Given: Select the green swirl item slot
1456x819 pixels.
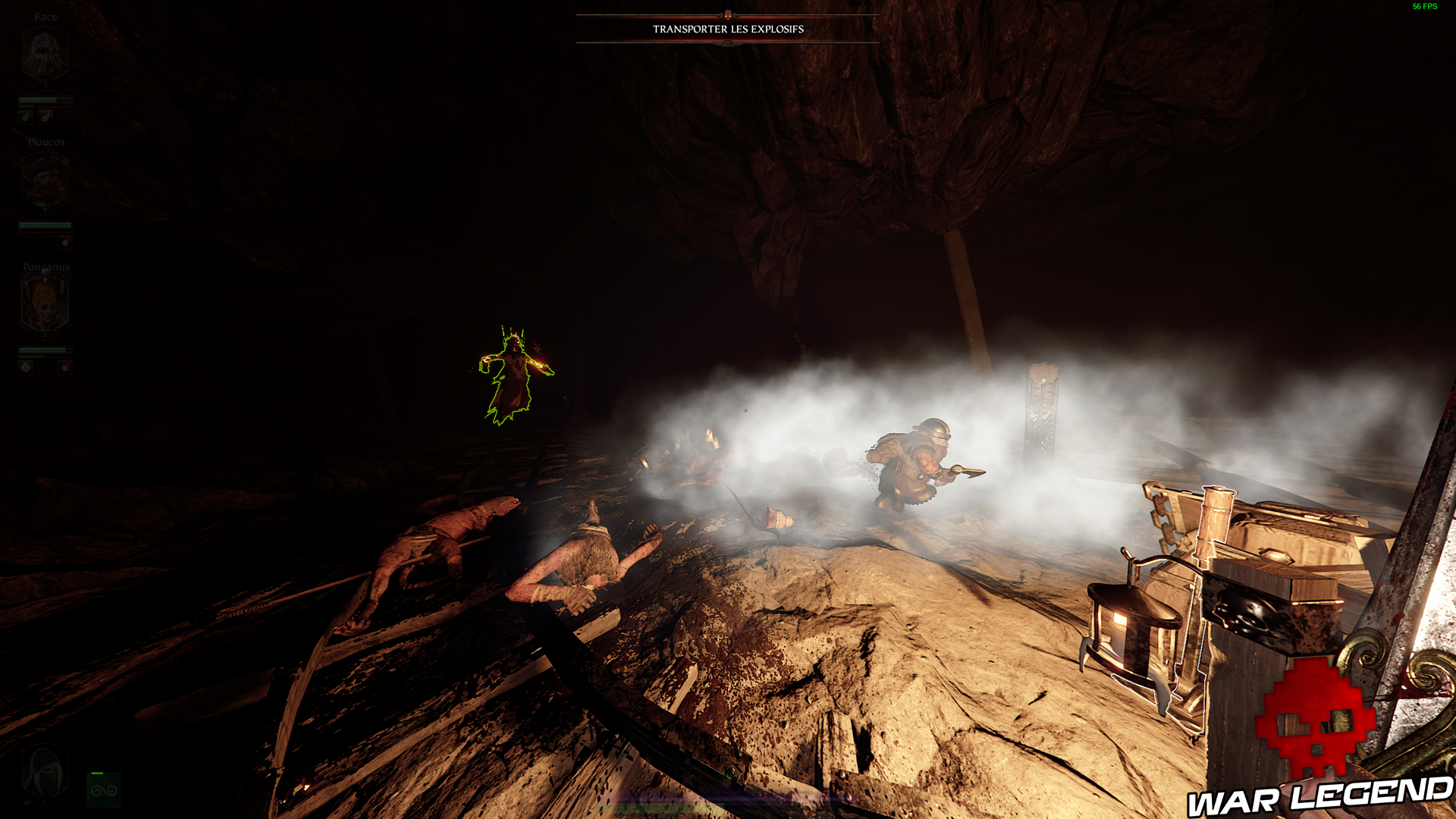Looking at the screenshot, I should [x=104, y=790].
